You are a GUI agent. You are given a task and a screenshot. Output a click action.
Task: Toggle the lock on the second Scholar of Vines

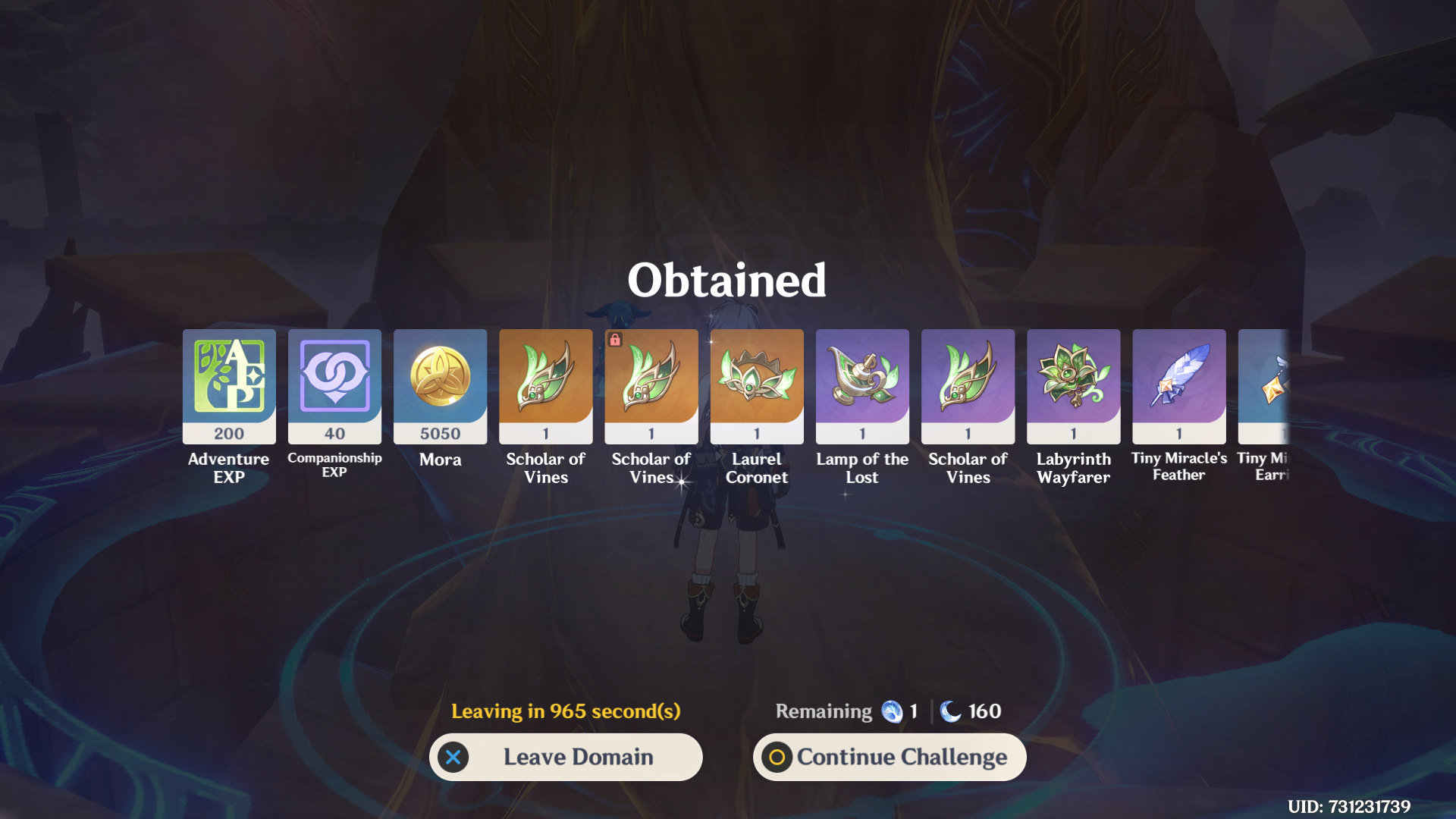613,340
